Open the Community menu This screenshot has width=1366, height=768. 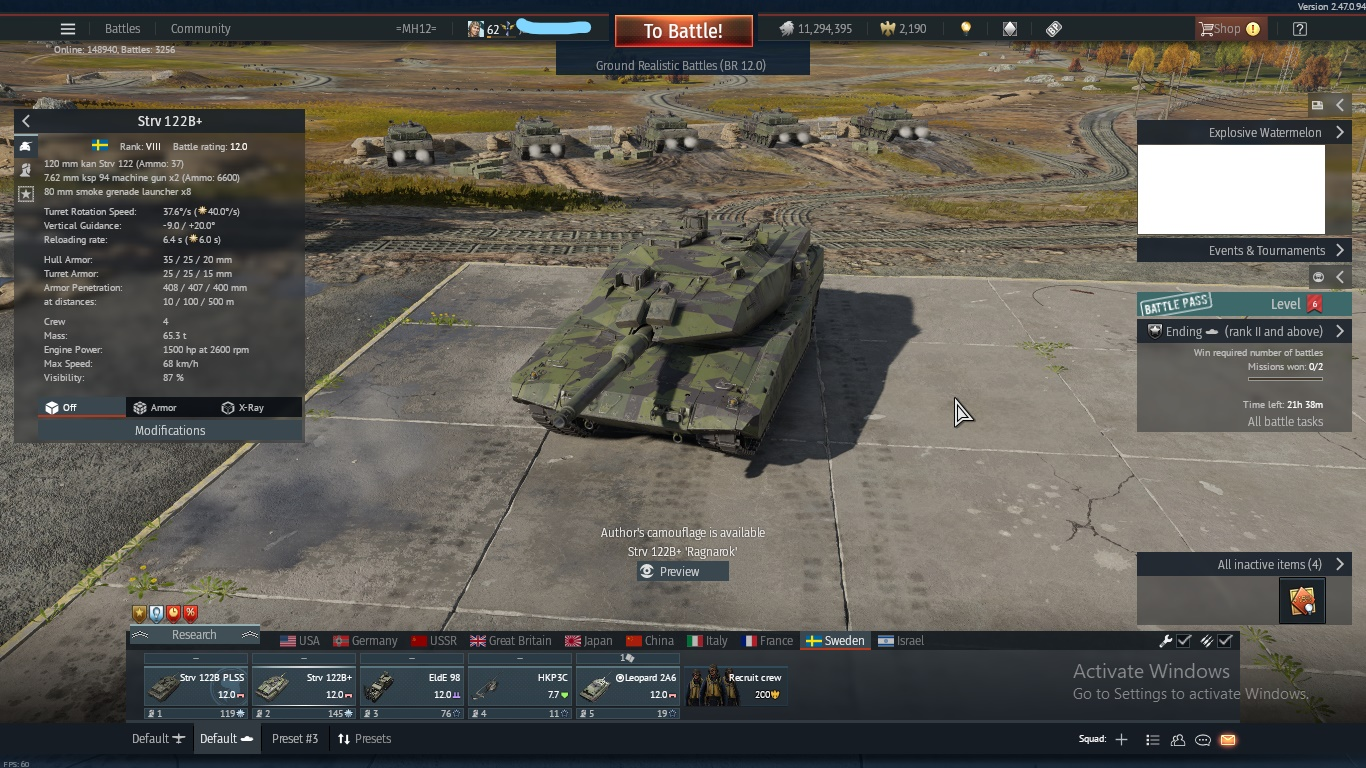coord(200,29)
